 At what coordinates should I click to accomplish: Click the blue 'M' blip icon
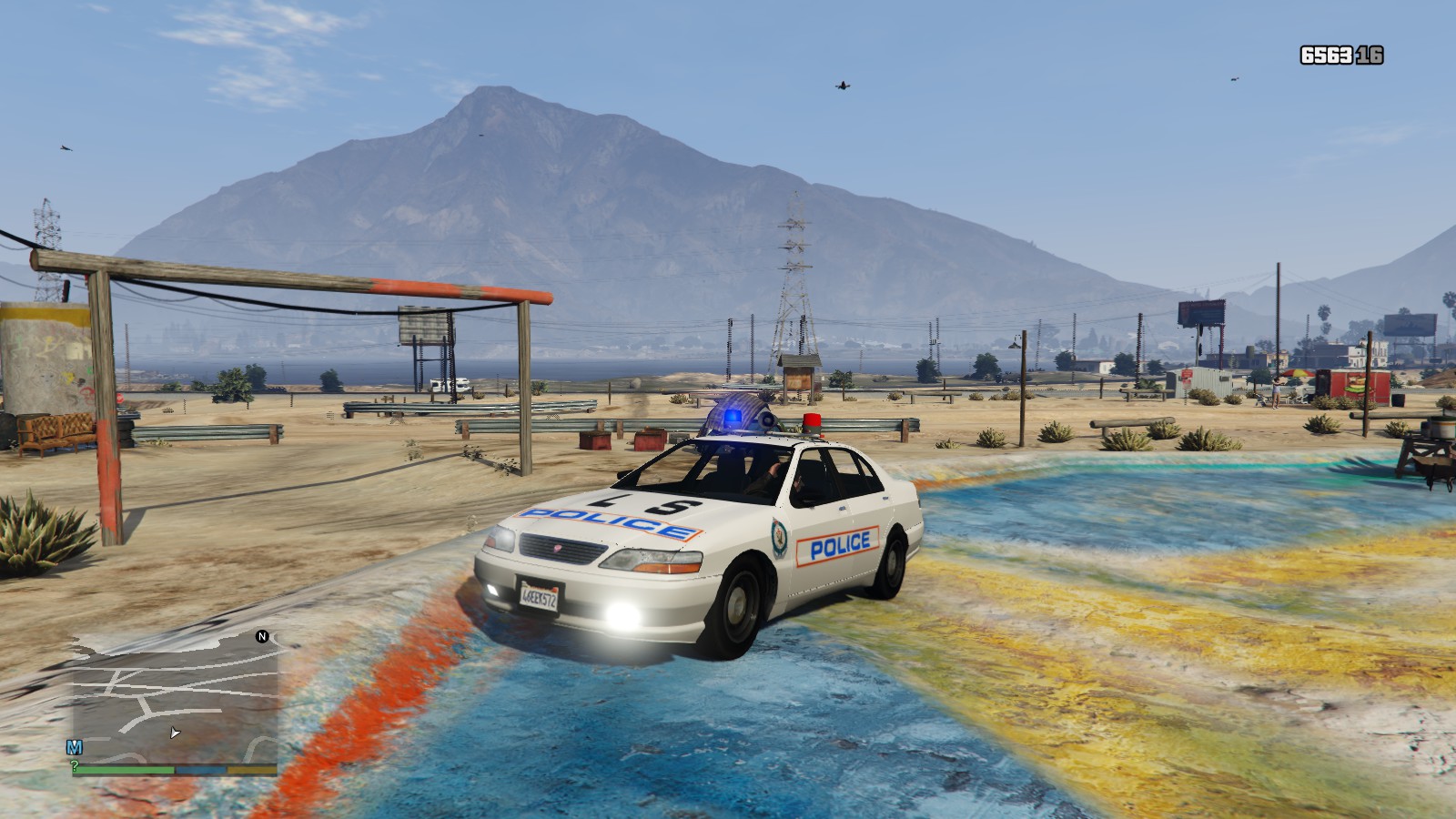tap(75, 747)
